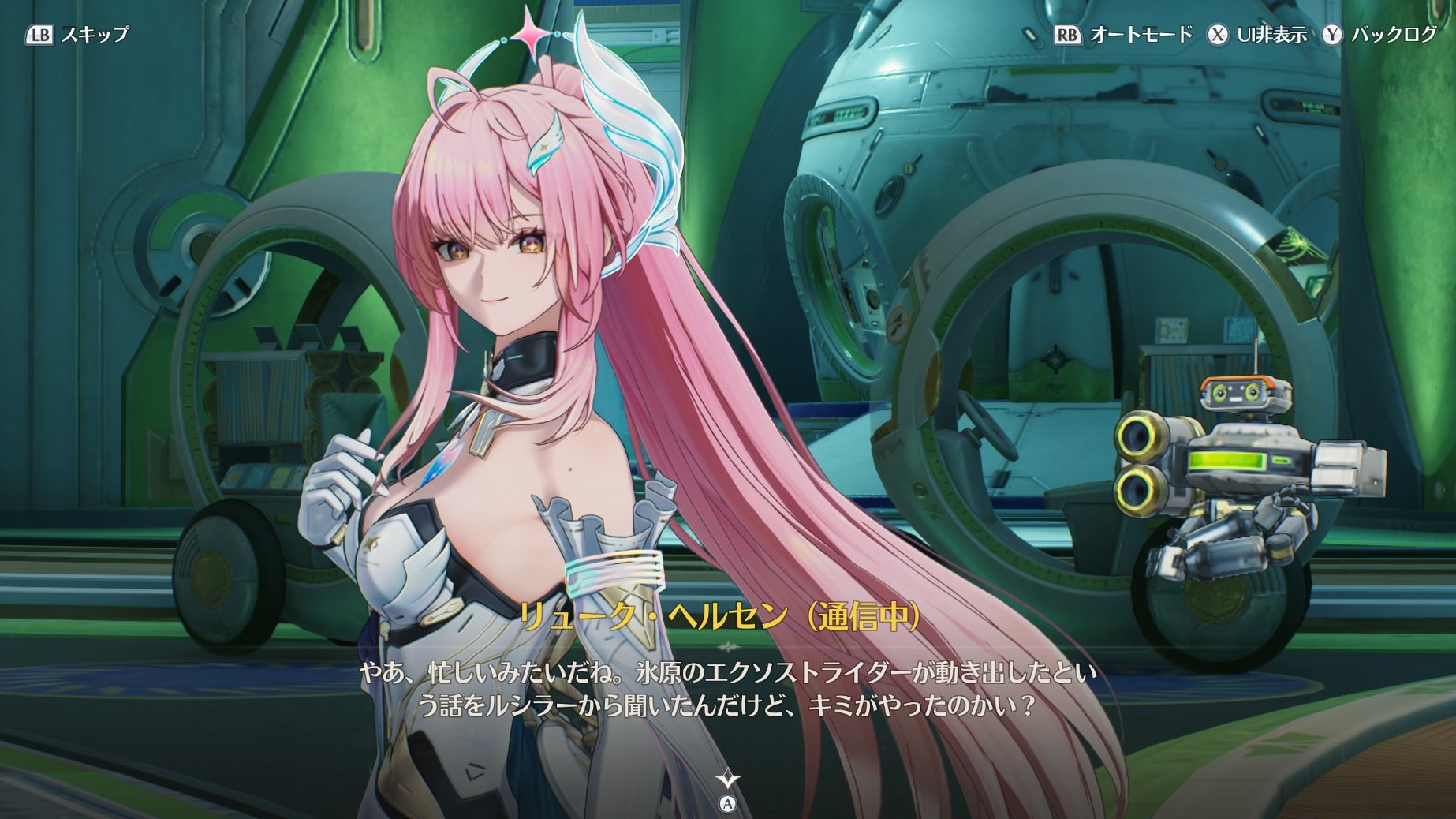The height and width of the screenshot is (819, 1456).
Task: Skip the dialogue with スキップ
Action: [x=78, y=35]
